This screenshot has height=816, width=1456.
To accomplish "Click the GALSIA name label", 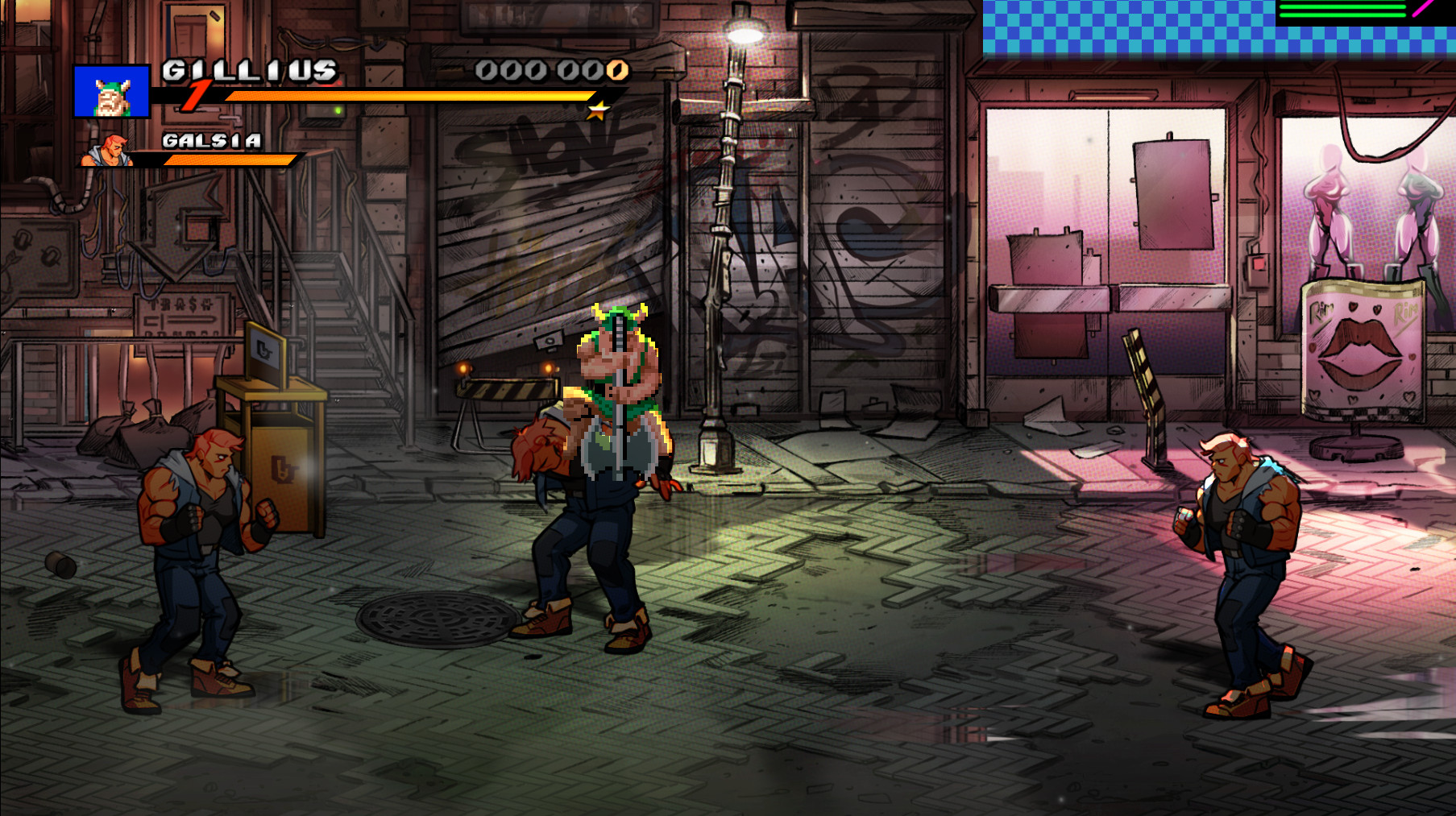I will (211, 142).
